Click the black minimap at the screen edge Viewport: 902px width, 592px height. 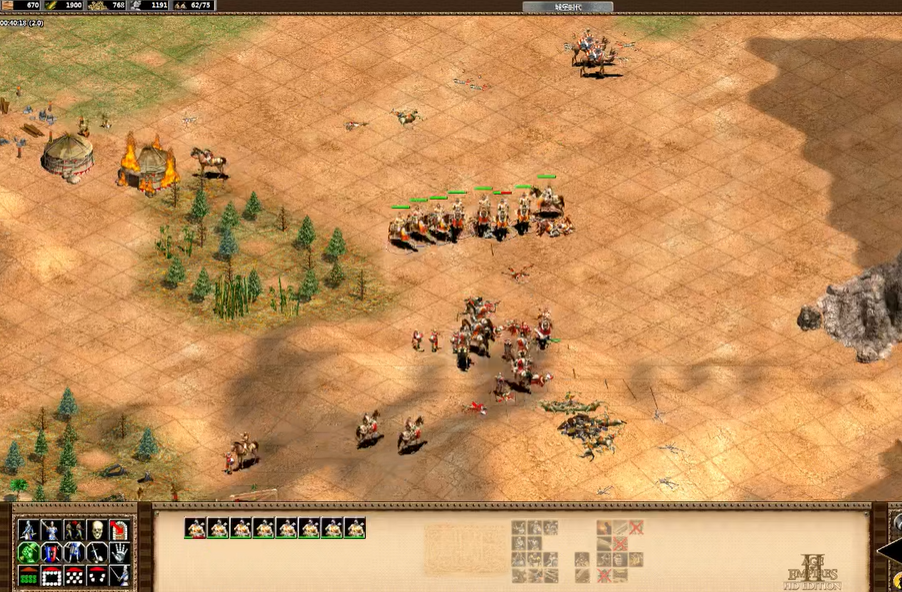[890, 548]
